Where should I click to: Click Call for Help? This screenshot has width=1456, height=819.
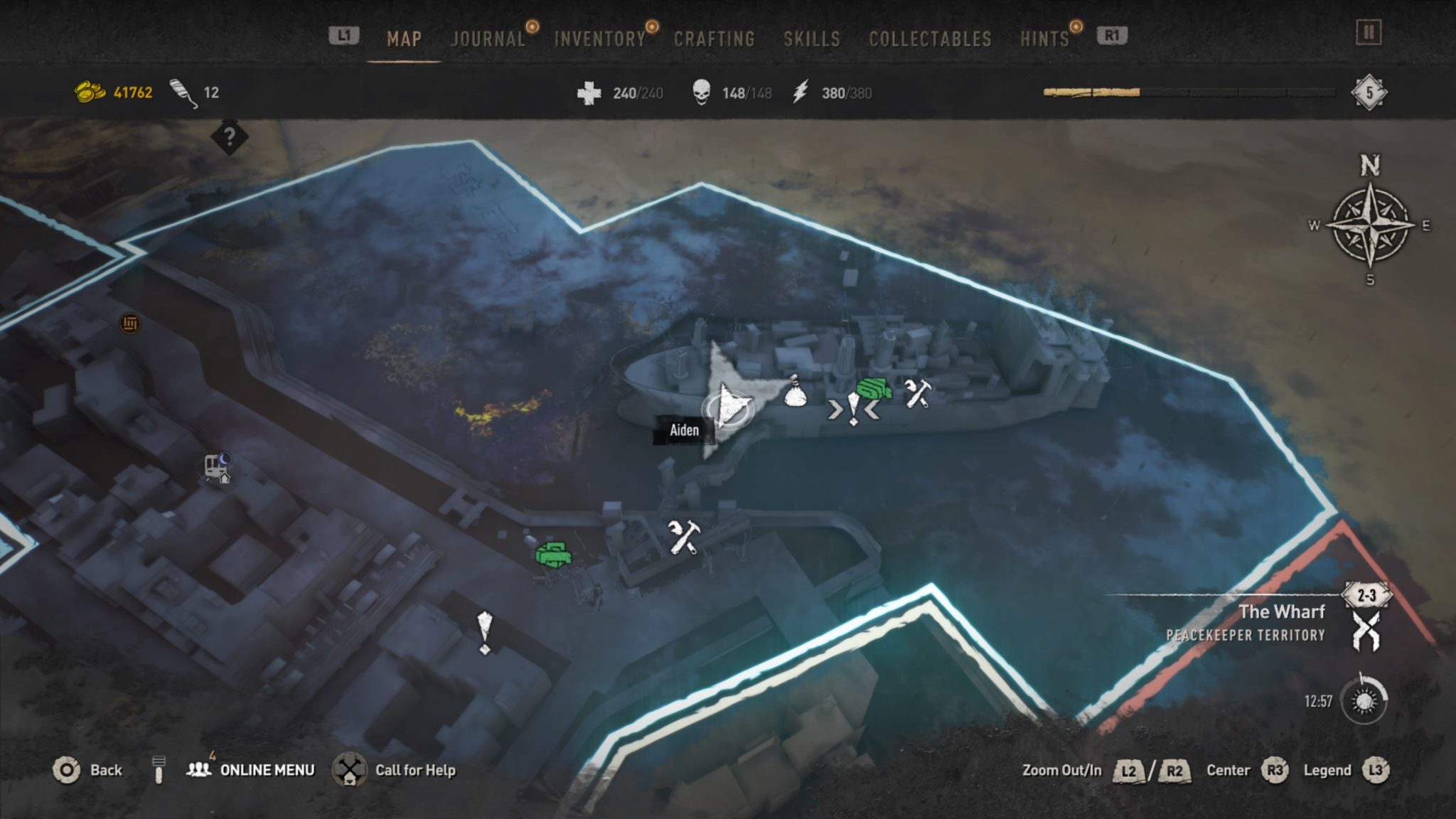point(416,770)
